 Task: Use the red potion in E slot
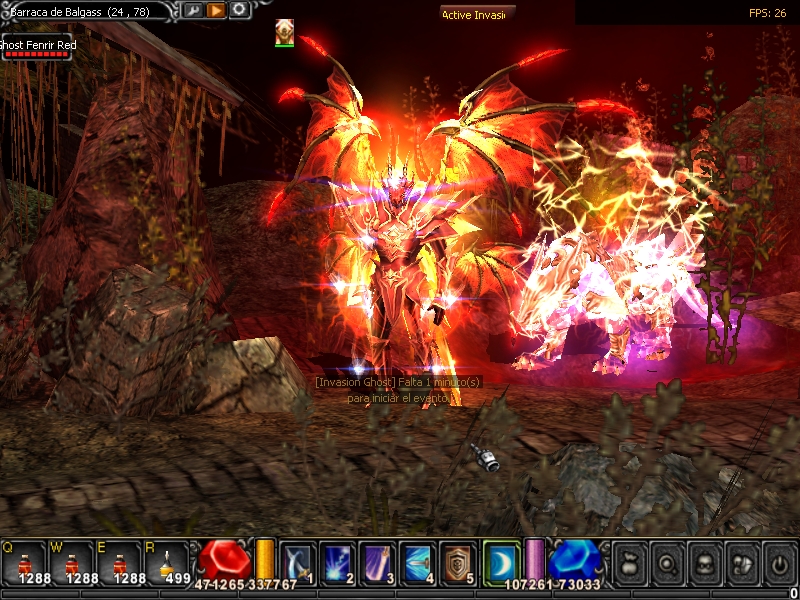pyautogui.click(x=119, y=562)
